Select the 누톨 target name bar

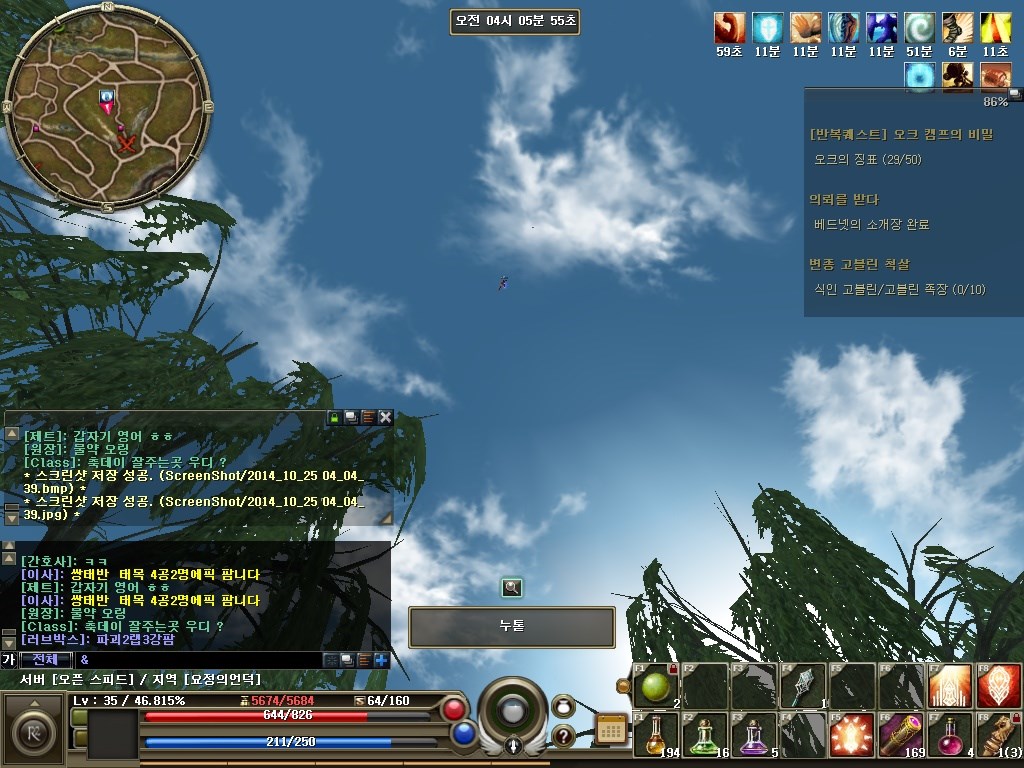511,627
